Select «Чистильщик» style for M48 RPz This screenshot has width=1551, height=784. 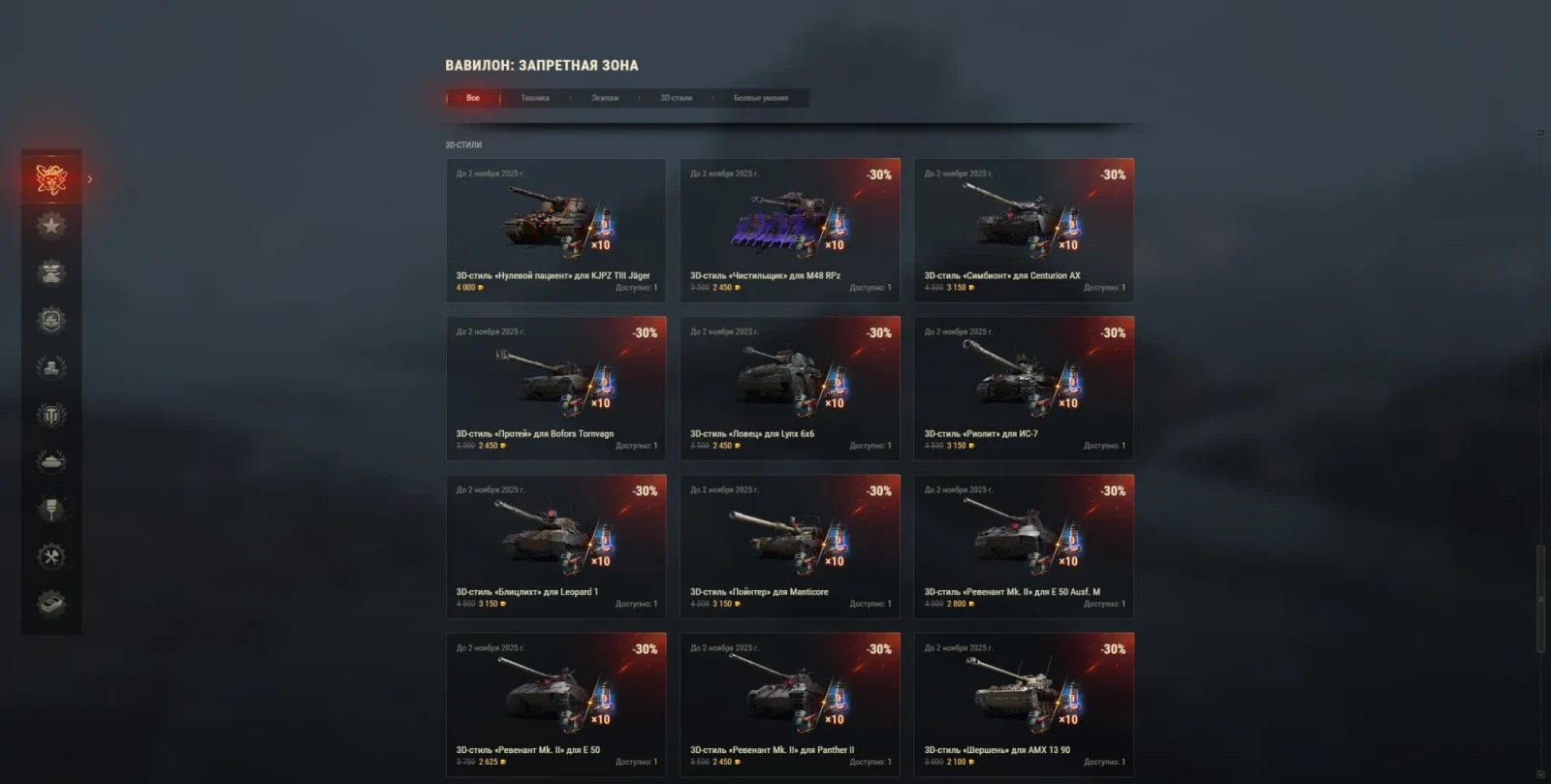tap(790, 231)
